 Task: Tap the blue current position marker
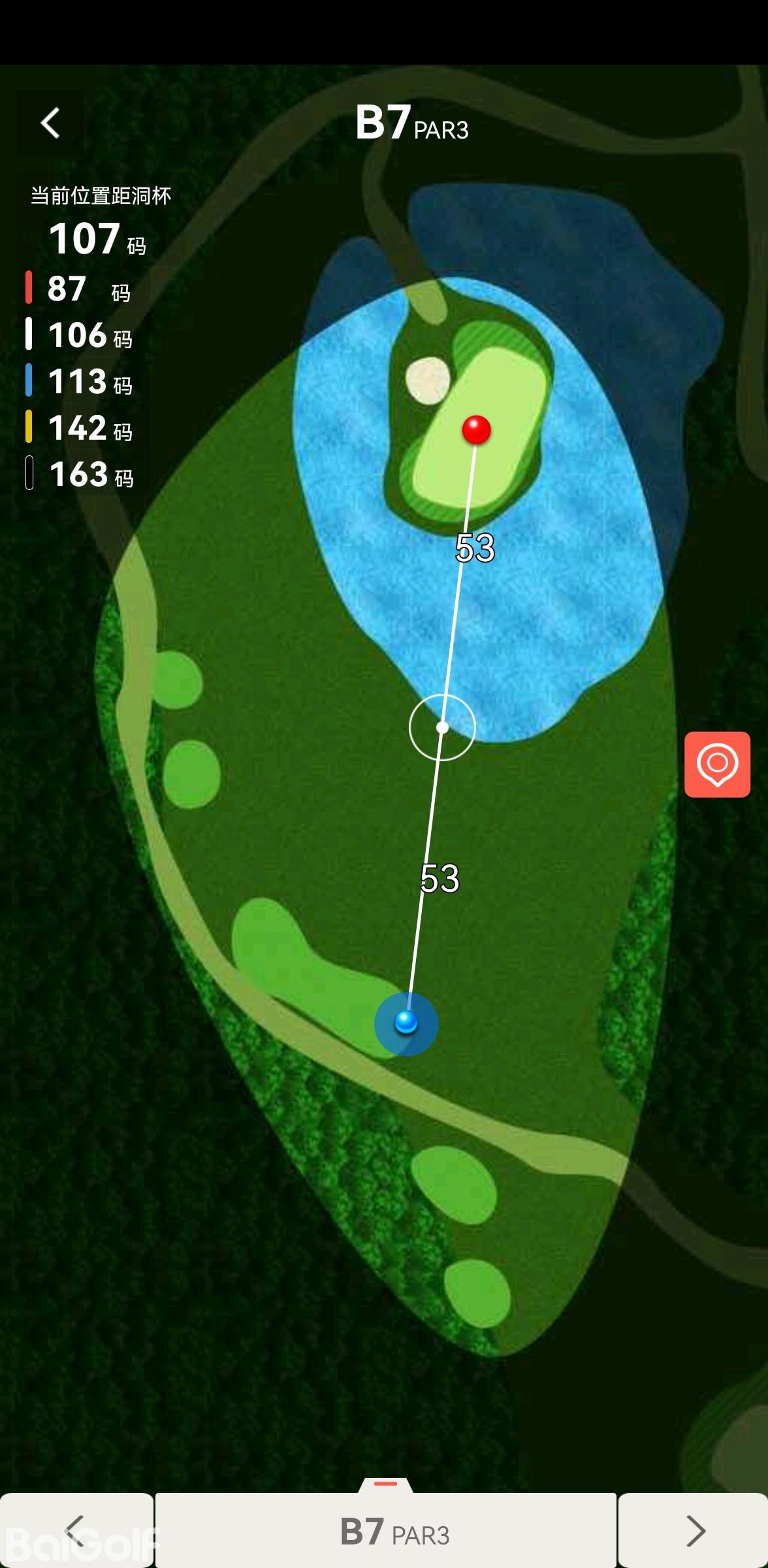pyautogui.click(x=406, y=1022)
